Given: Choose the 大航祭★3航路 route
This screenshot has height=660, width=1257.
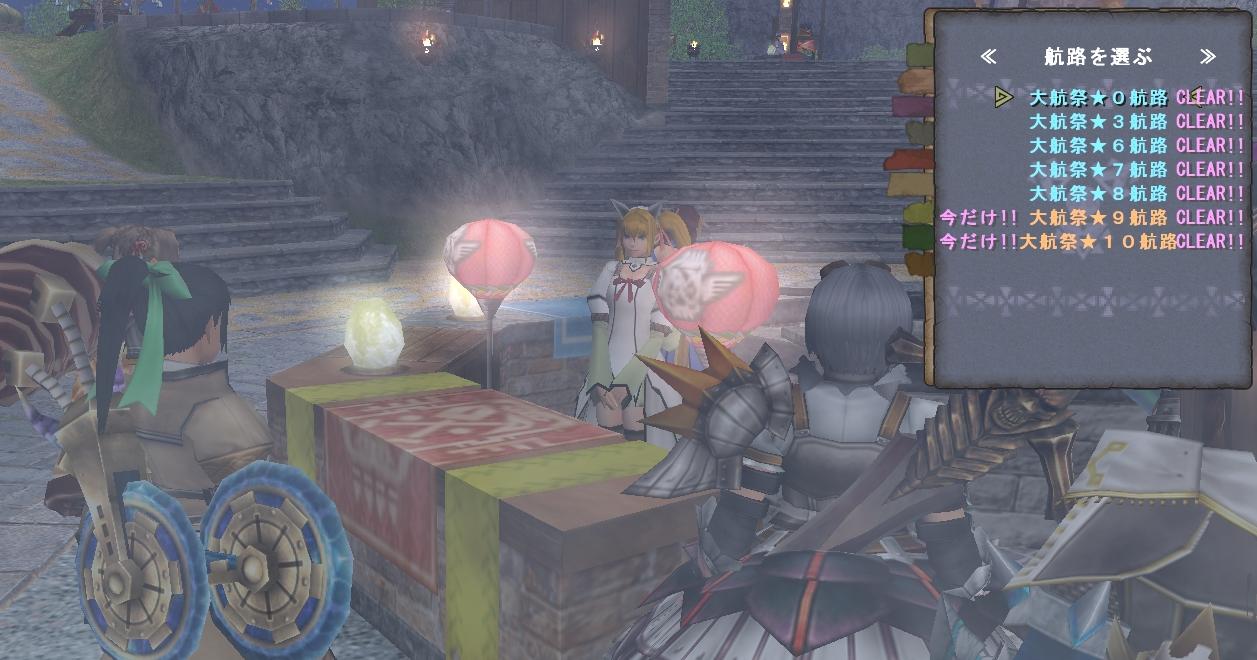Looking at the screenshot, I should tap(1098, 122).
